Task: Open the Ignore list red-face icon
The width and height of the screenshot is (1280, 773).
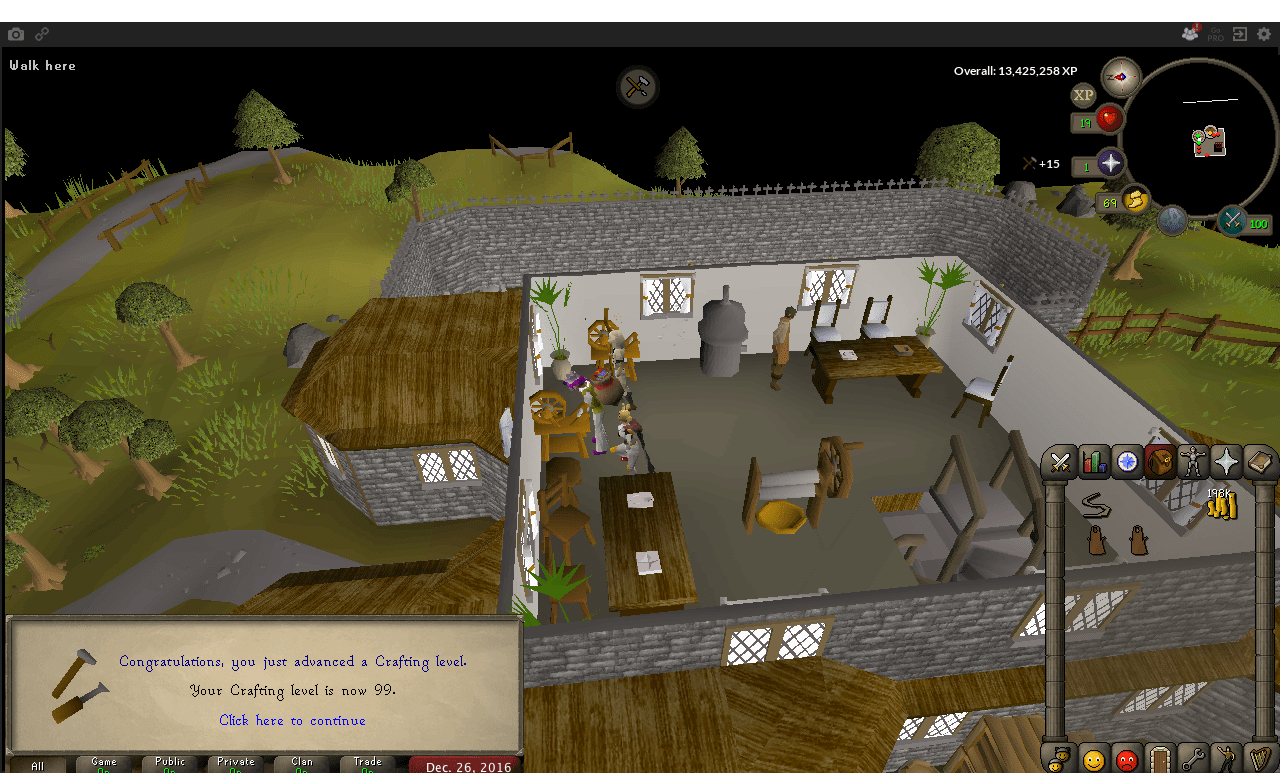Action: [x=1128, y=758]
